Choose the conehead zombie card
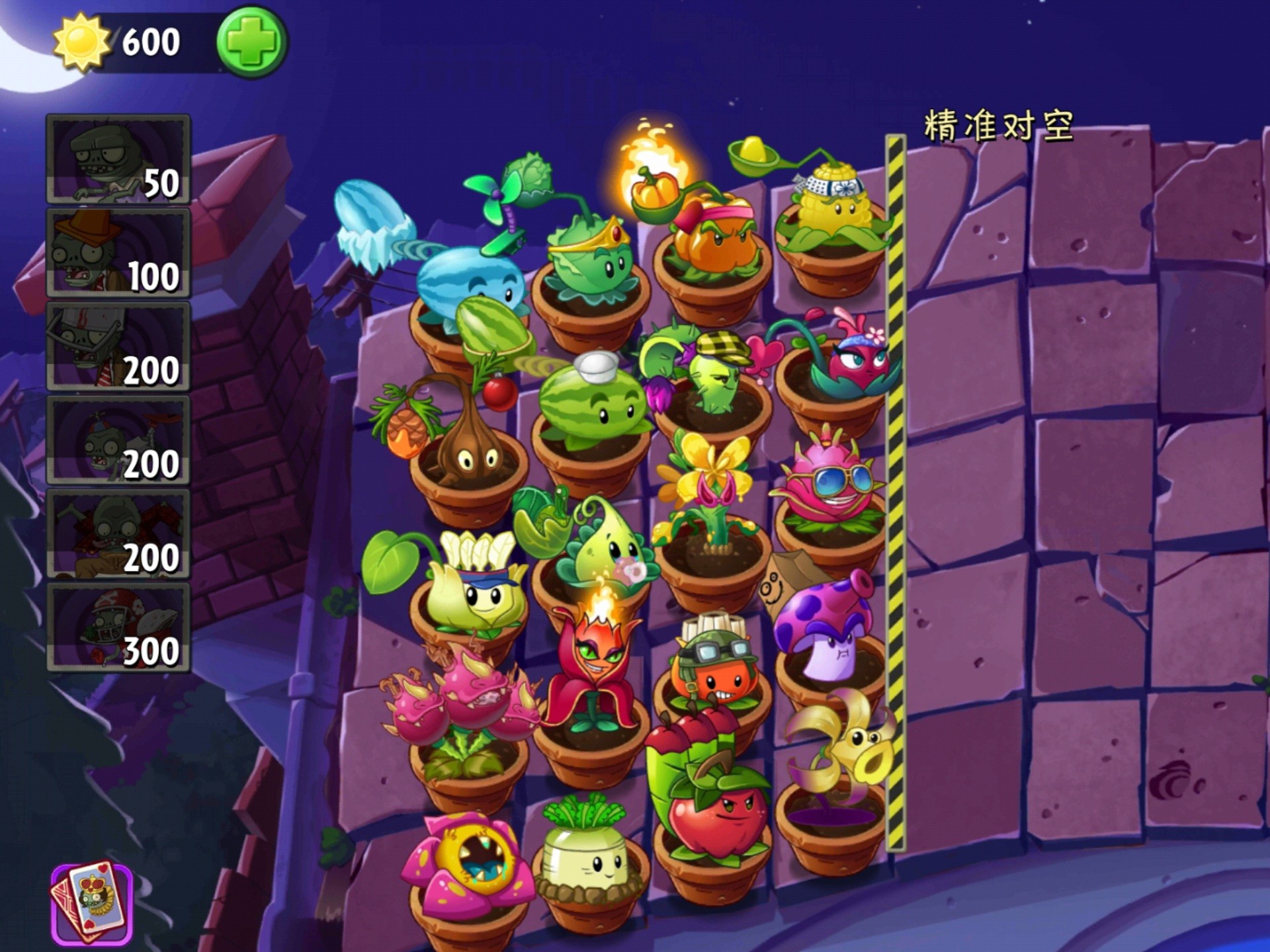Screen dimensions: 1270x952 (118, 253)
